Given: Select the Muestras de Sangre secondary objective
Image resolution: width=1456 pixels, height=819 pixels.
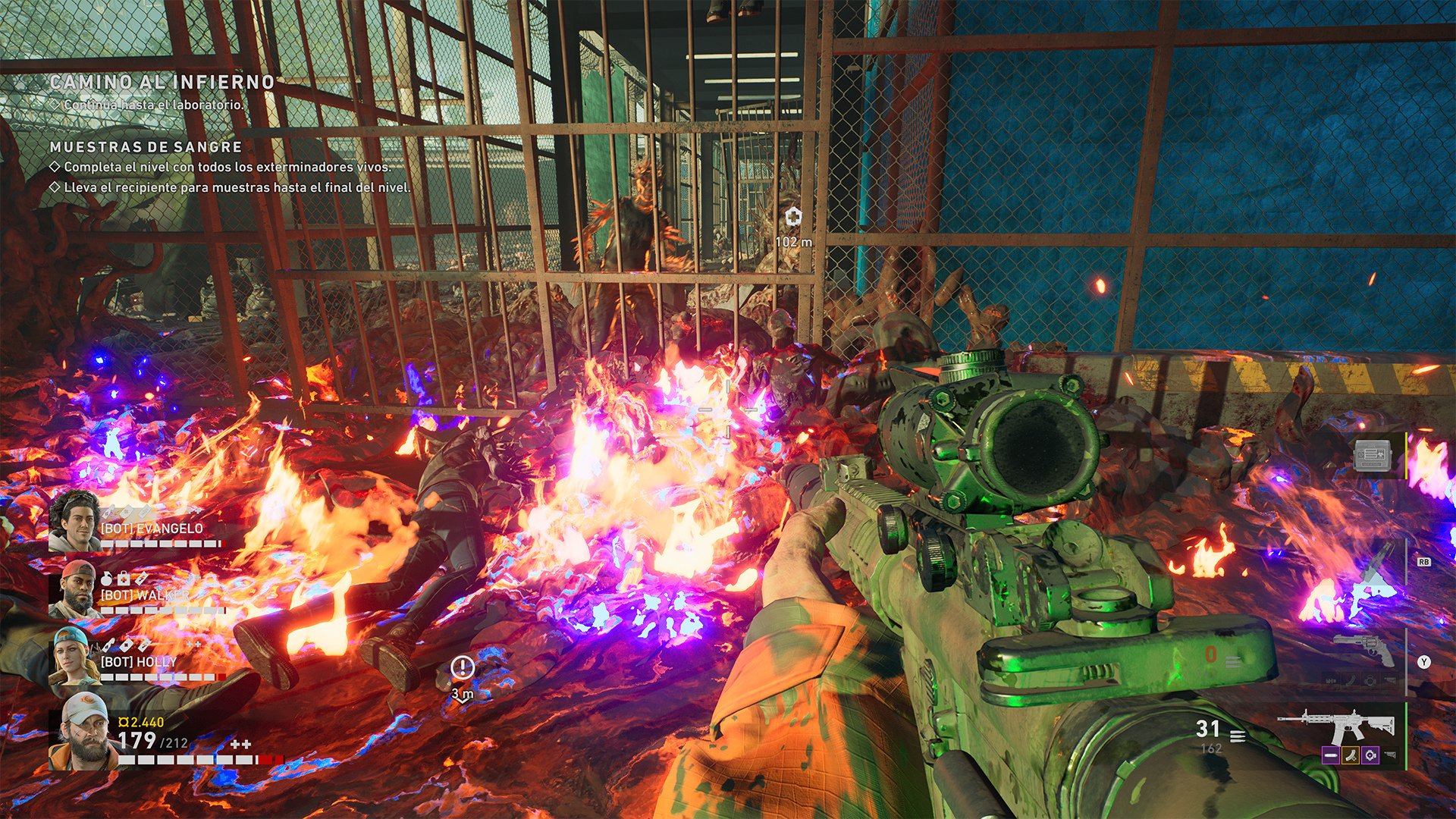Looking at the screenshot, I should [146, 147].
